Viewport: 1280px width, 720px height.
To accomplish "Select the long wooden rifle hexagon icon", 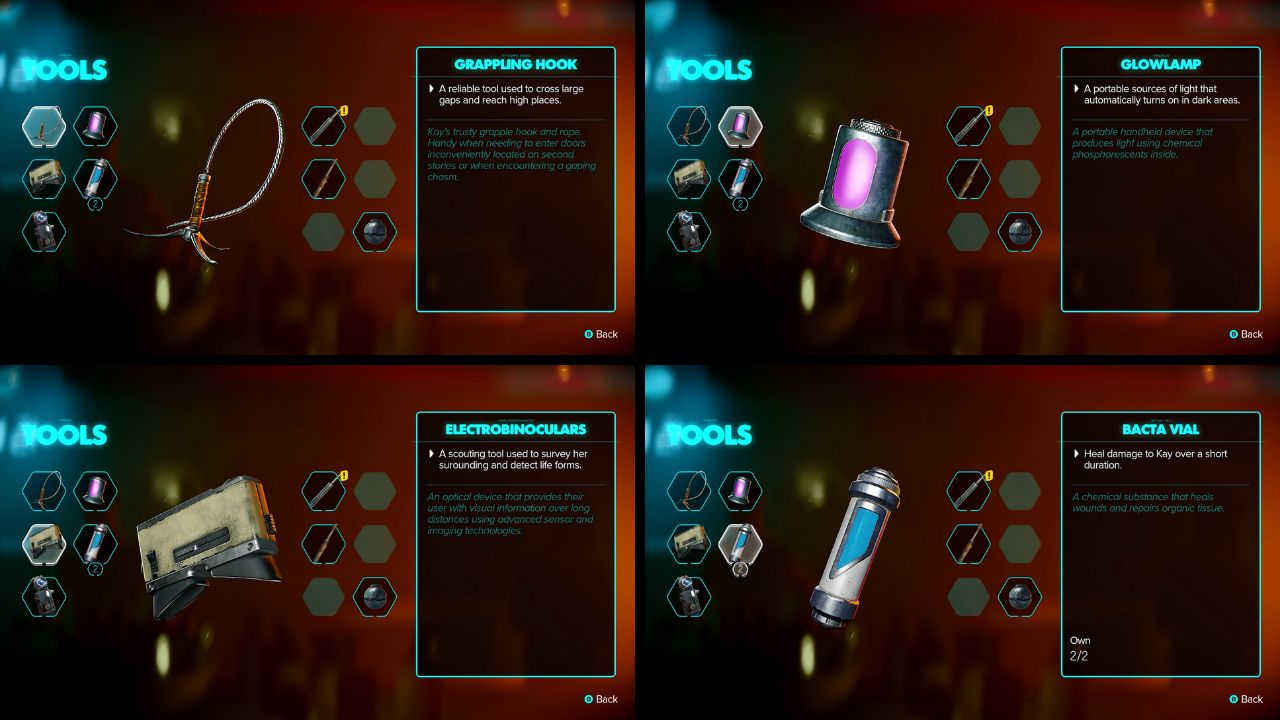I will (x=324, y=180).
